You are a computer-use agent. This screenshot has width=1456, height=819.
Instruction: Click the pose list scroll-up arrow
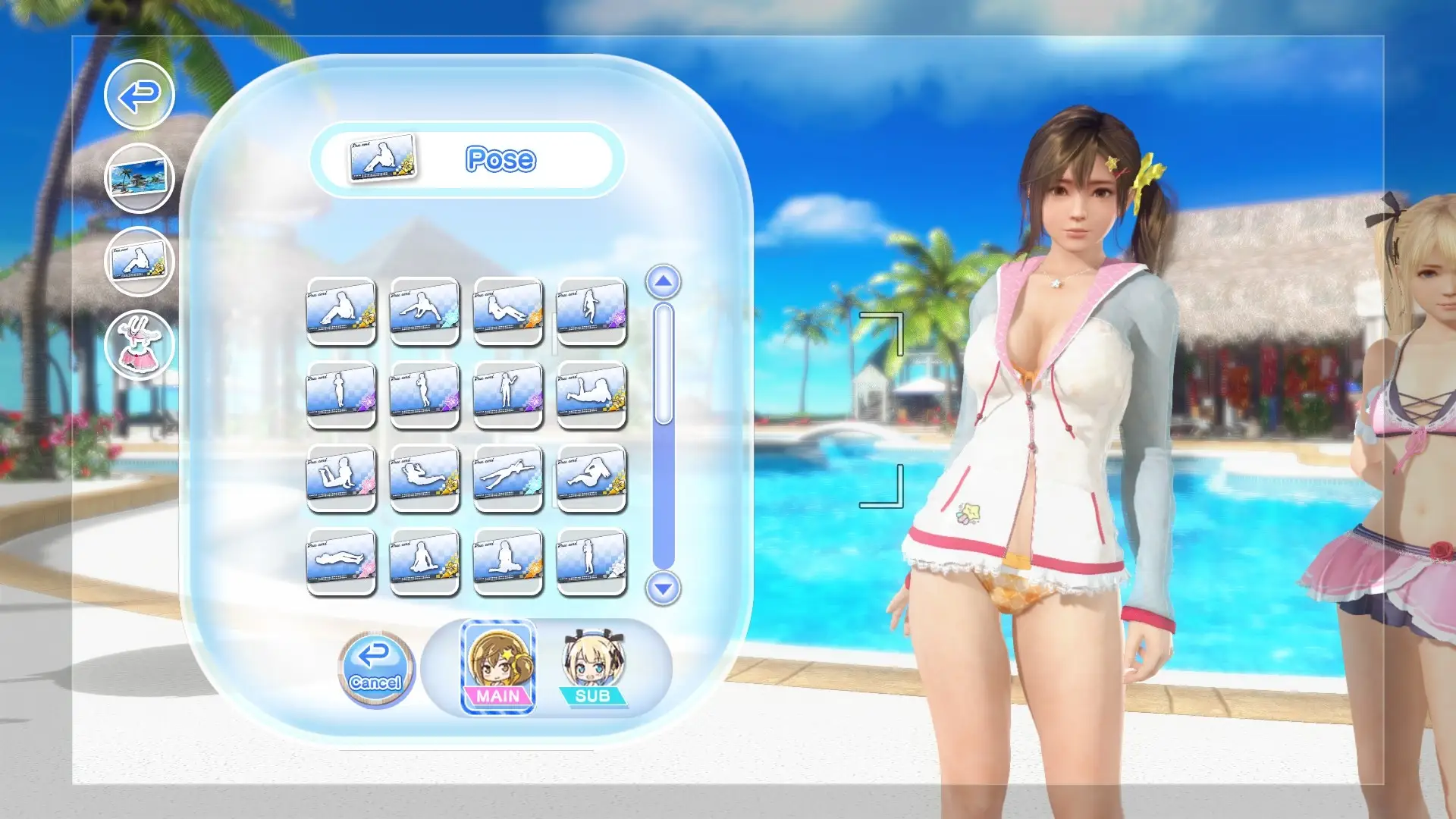coord(663,282)
